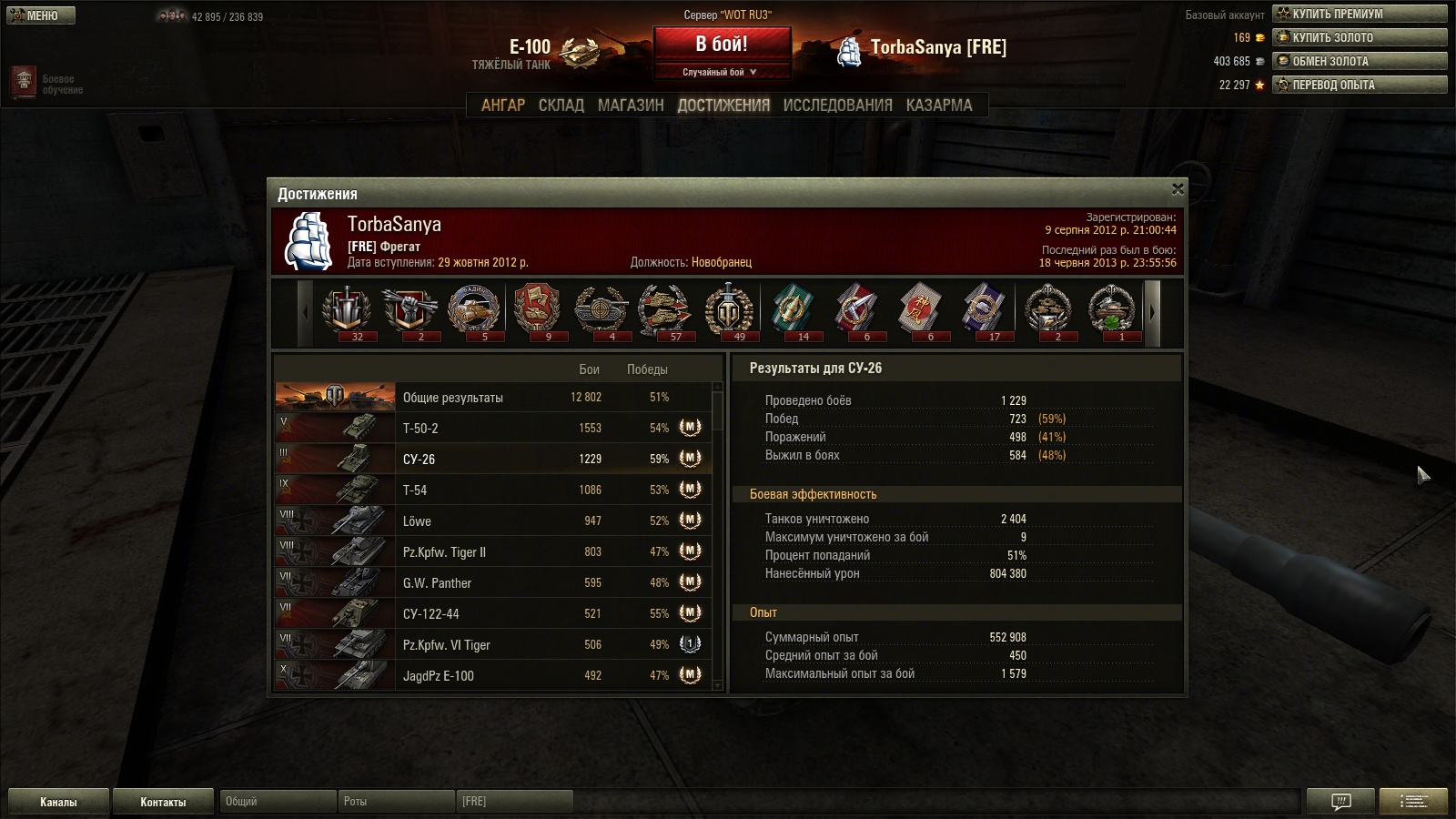This screenshot has width=1456, height=819.
Task: Close the Достижения window
Action: 1178,189
